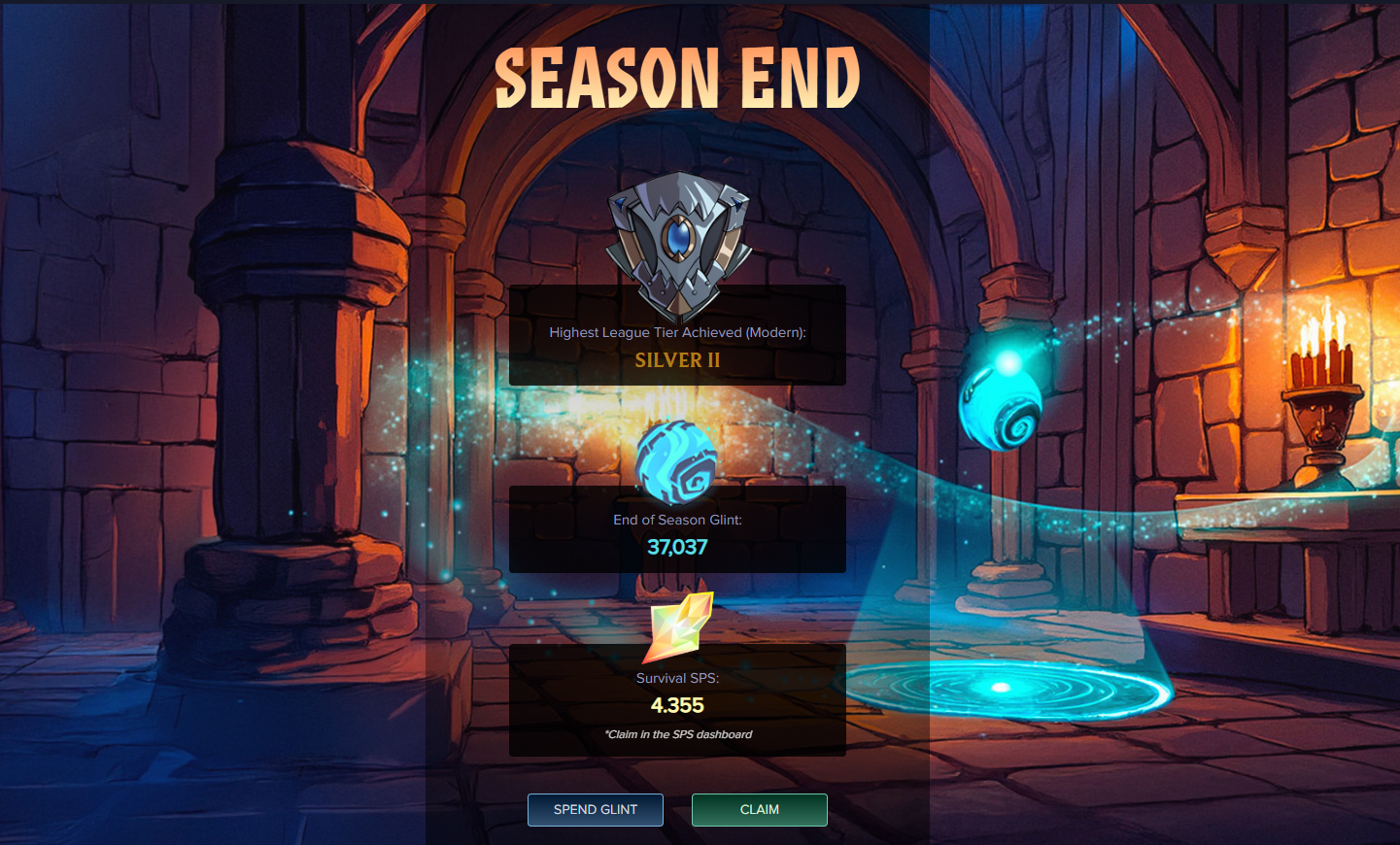Click the End of Season Glint label text
The width and height of the screenshot is (1400, 845).
pyautogui.click(x=677, y=520)
